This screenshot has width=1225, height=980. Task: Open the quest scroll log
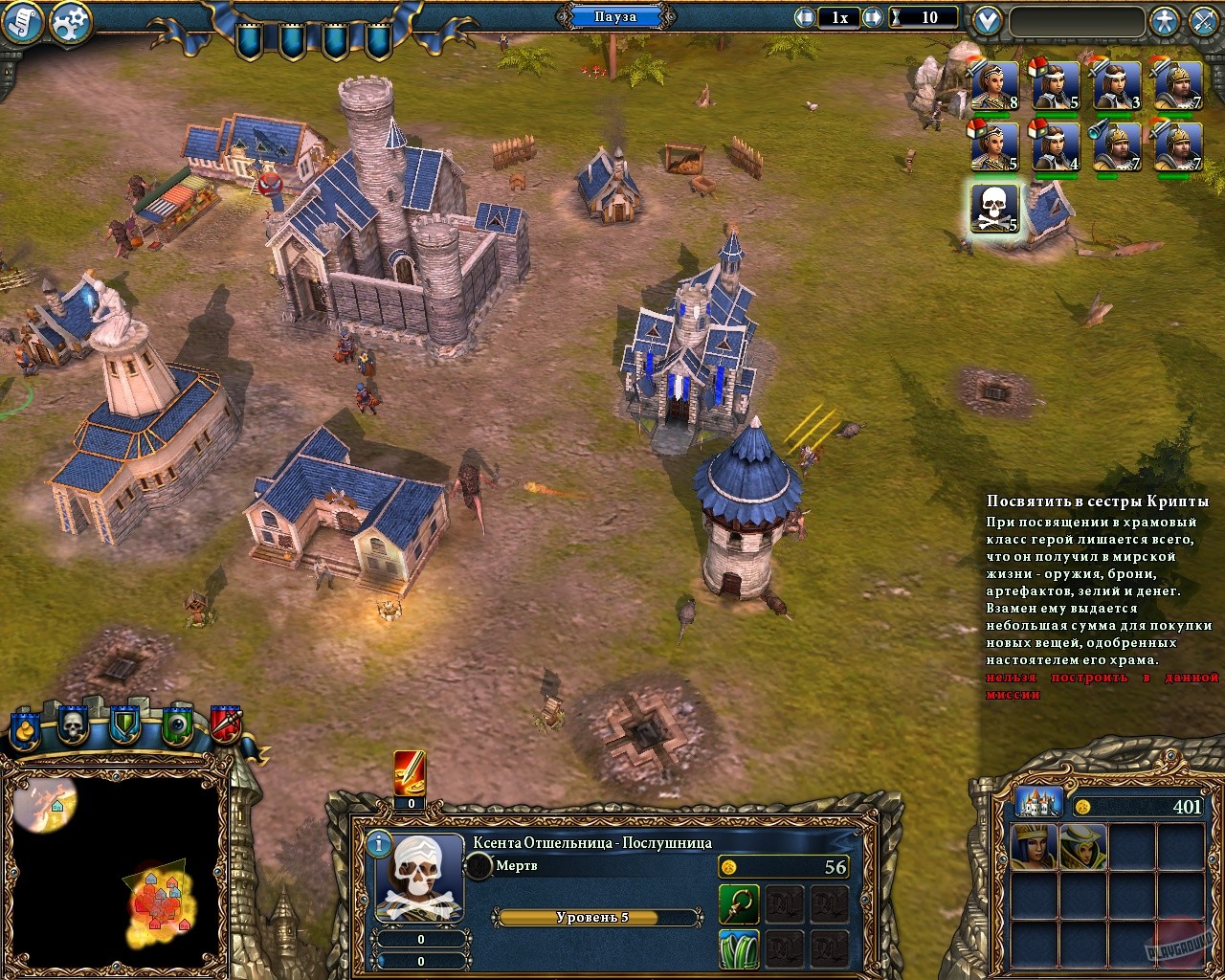coord(19,19)
